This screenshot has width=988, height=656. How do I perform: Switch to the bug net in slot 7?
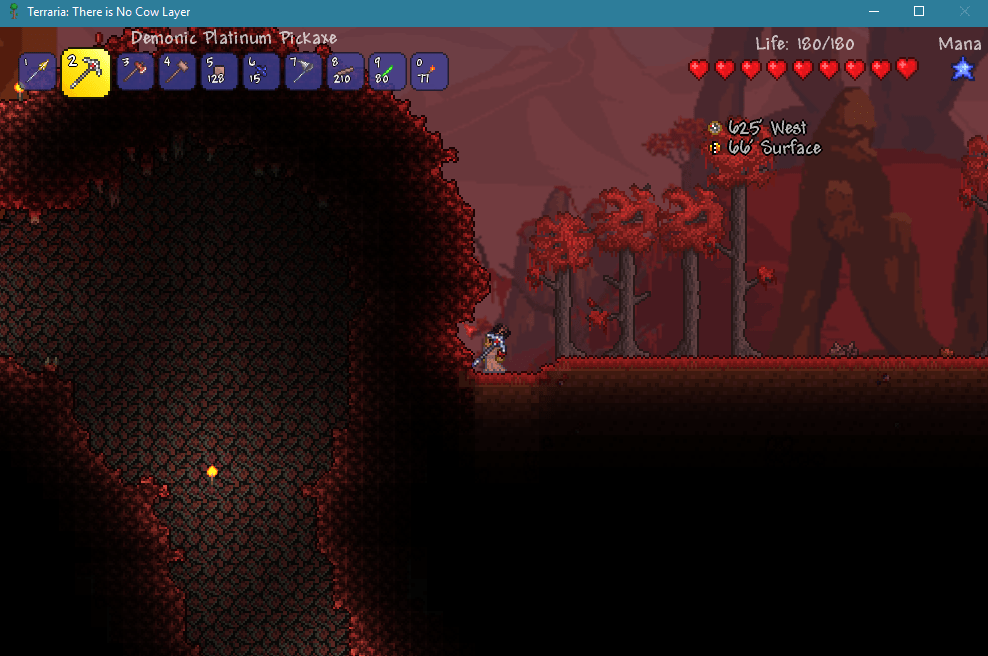click(x=303, y=72)
